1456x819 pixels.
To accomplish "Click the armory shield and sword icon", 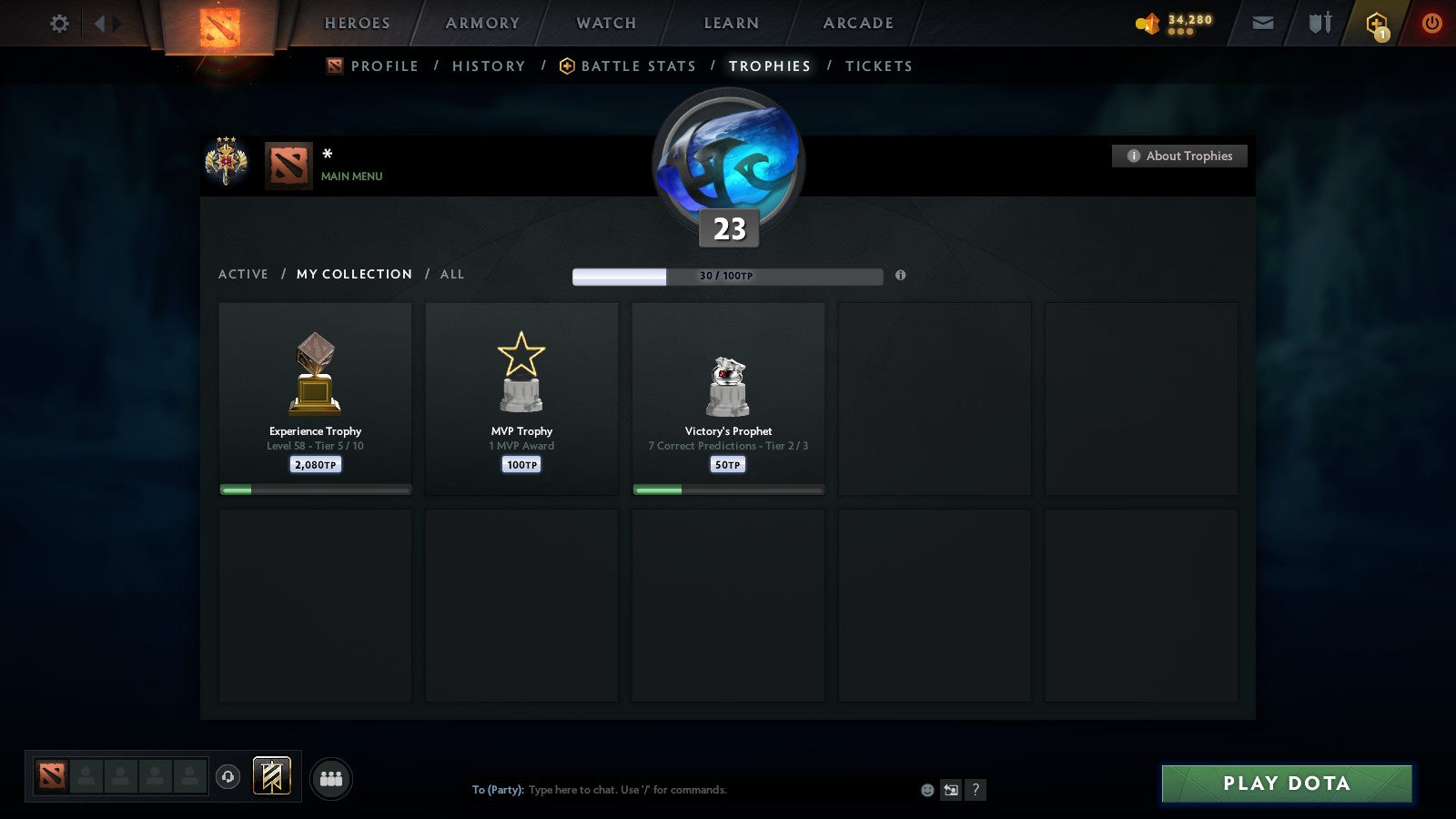I will coord(1318,24).
